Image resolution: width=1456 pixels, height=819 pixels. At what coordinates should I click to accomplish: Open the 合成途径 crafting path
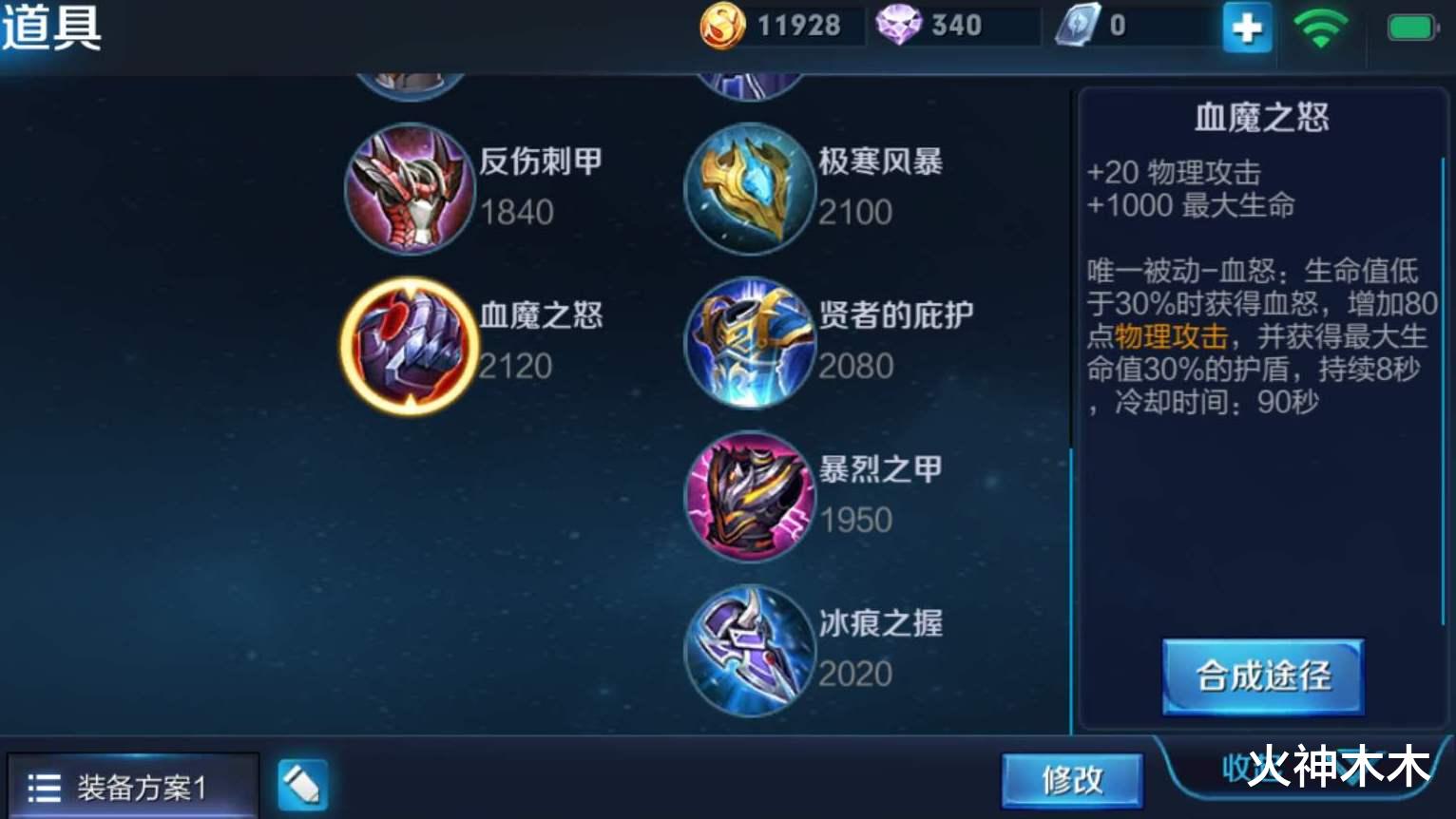1260,678
